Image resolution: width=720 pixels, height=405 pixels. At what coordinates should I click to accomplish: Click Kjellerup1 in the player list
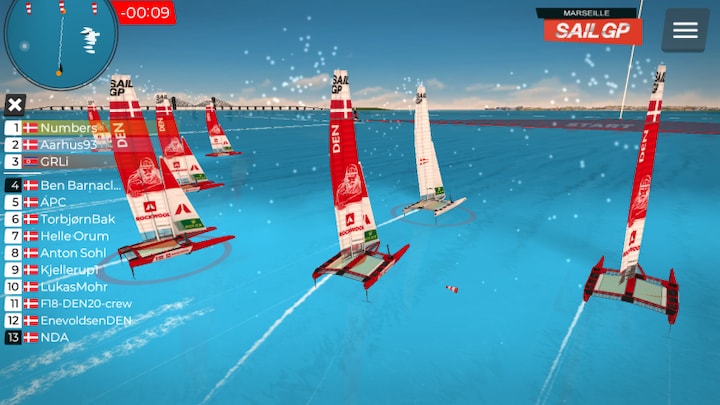click(70, 269)
